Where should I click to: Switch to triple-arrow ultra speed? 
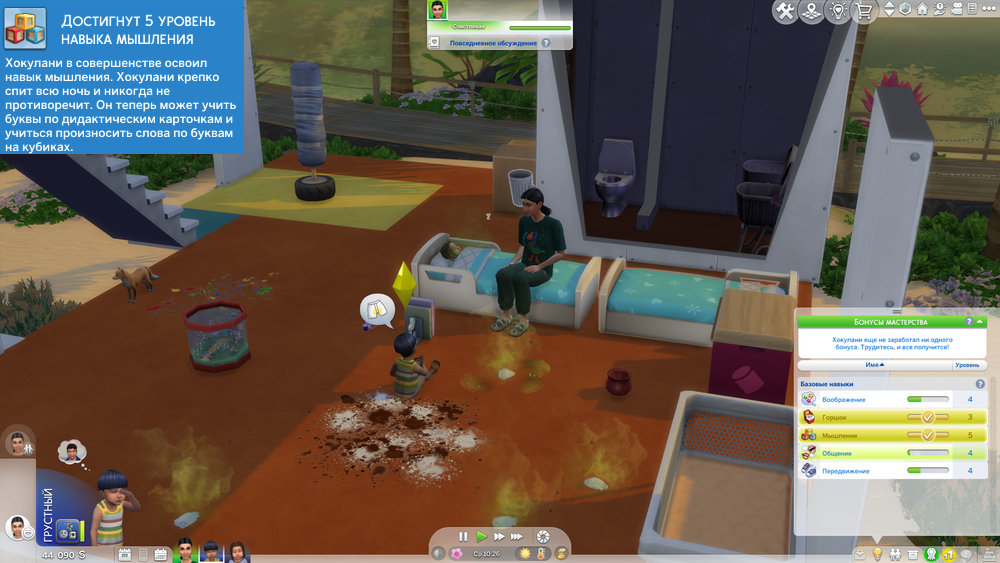[x=518, y=537]
